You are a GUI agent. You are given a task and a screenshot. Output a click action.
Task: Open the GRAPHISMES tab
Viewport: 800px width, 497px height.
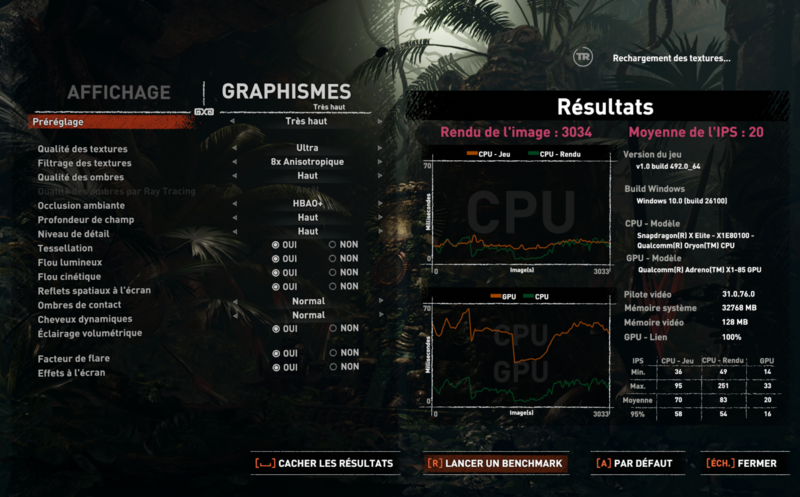[x=286, y=93]
